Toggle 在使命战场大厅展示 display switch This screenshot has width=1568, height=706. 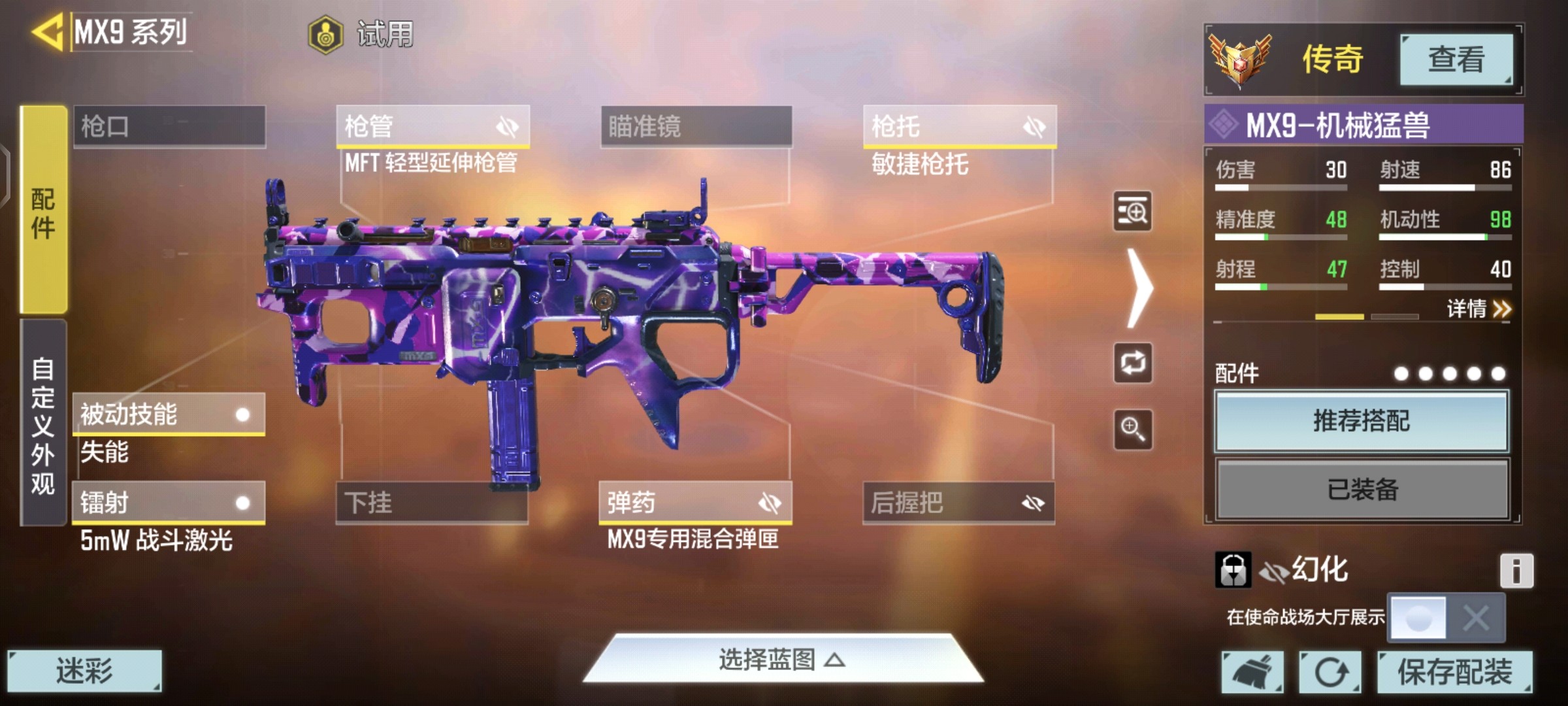tap(1446, 617)
